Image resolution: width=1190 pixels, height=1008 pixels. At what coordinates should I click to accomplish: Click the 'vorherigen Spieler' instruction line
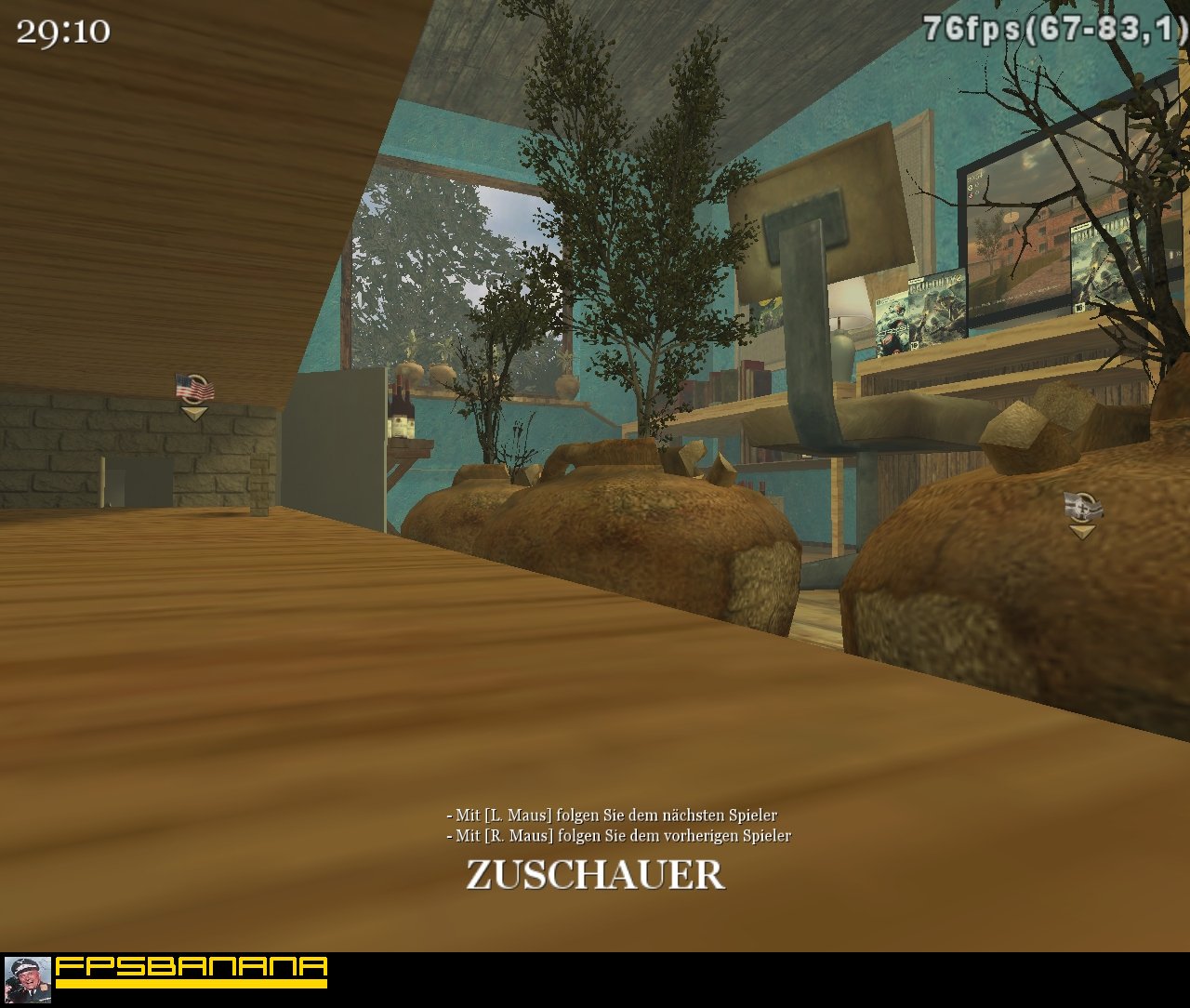[619, 835]
